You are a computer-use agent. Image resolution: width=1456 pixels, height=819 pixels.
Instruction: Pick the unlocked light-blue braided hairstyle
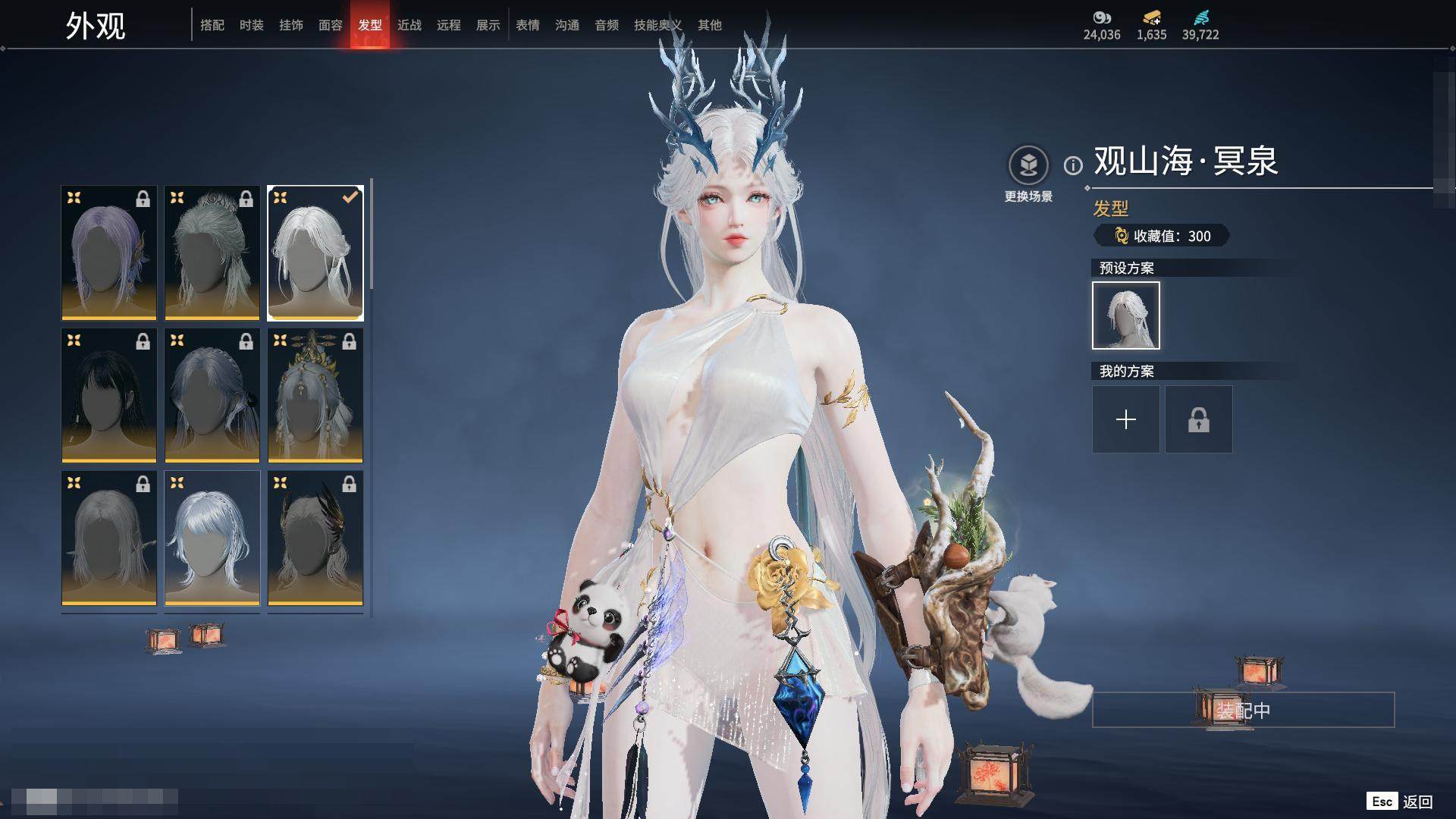pyautogui.click(x=212, y=538)
